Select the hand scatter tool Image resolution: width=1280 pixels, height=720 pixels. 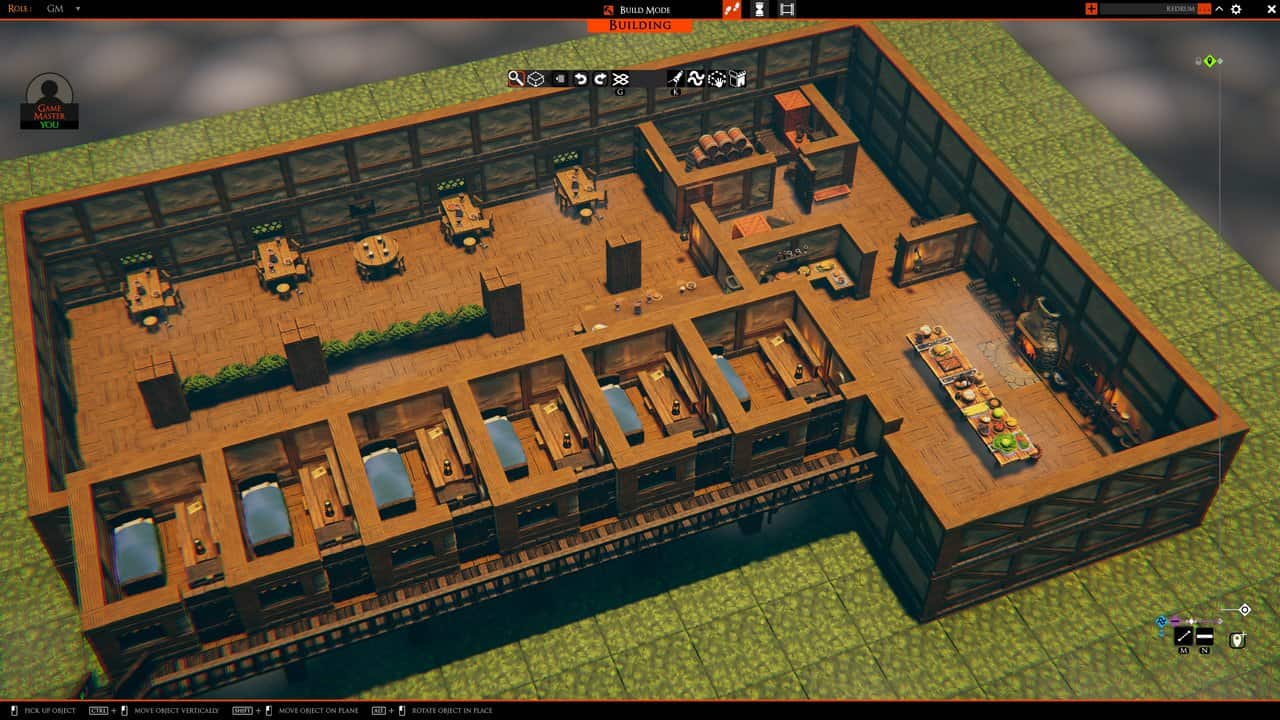click(x=719, y=78)
